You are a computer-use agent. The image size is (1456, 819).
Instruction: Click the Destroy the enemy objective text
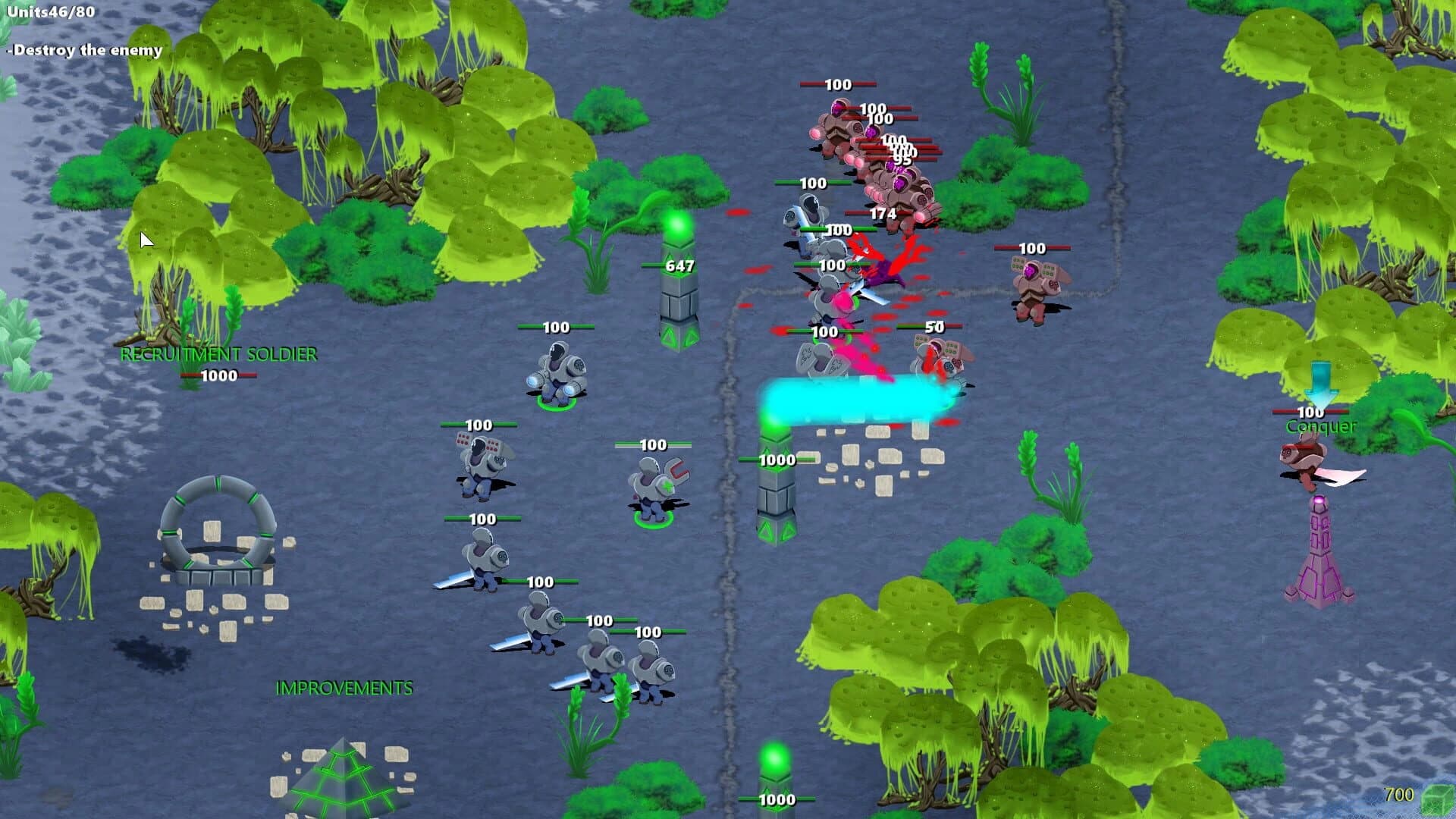tap(83, 49)
